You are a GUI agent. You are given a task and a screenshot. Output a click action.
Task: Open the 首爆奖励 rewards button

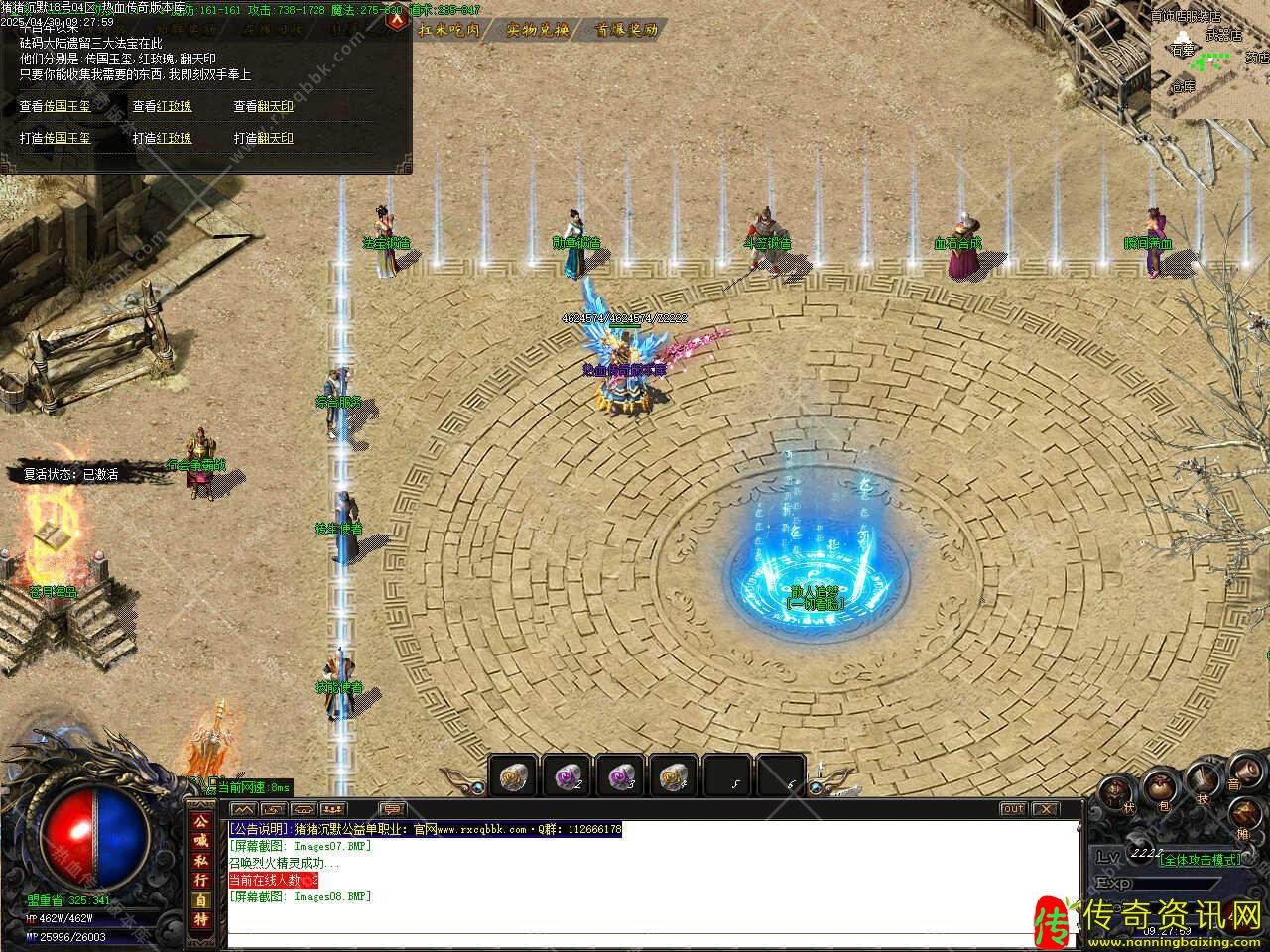[x=626, y=30]
